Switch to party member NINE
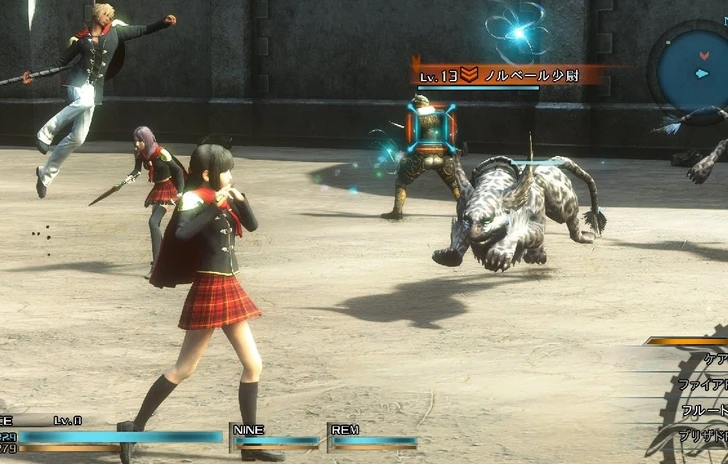This screenshot has height=464, width=728. [x=277, y=436]
